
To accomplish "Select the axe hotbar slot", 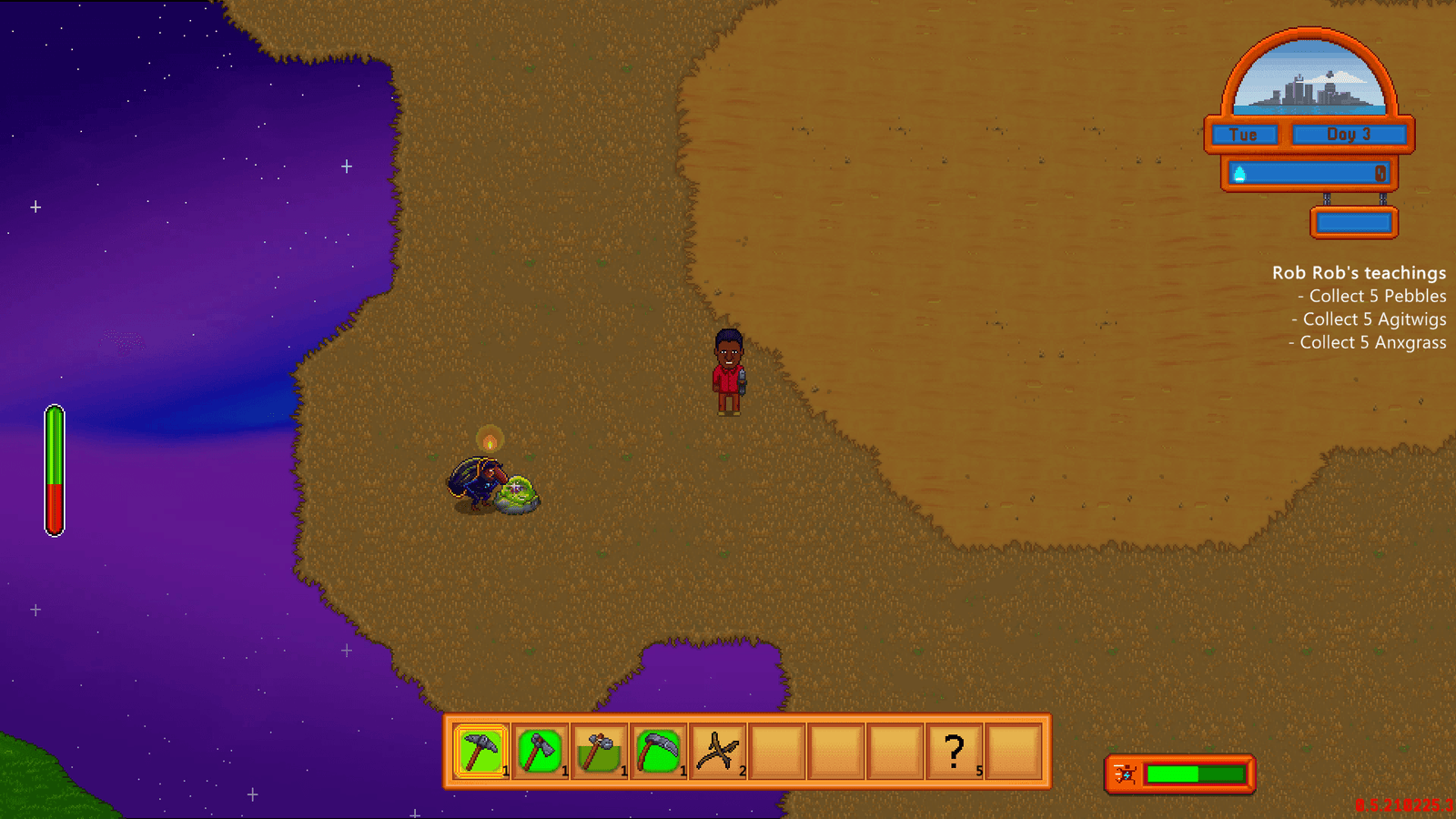I will click(540, 752).
